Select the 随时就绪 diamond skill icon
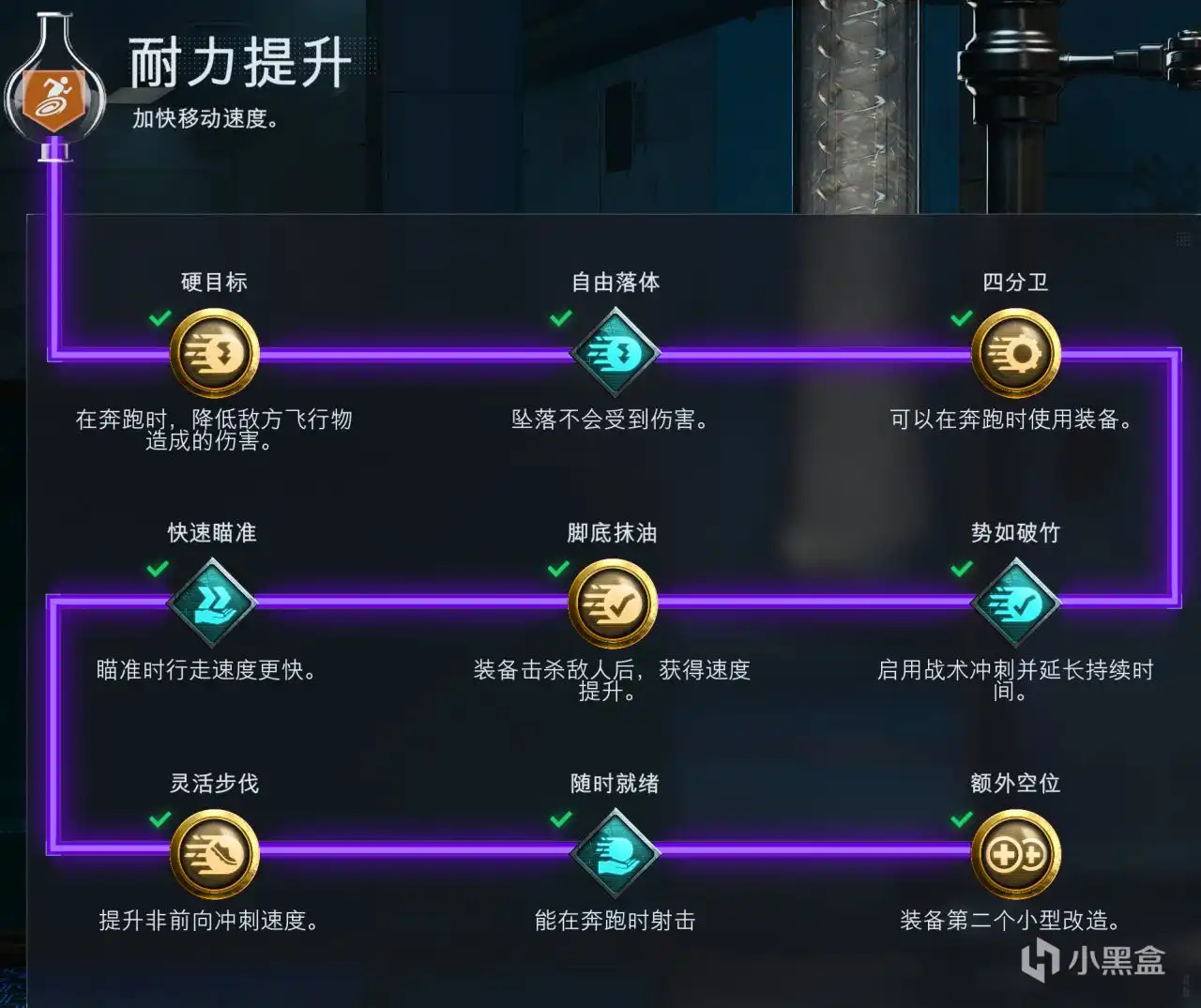Image resolution: width=1201 pixels, height=1008 pixels. coord(615,855)
